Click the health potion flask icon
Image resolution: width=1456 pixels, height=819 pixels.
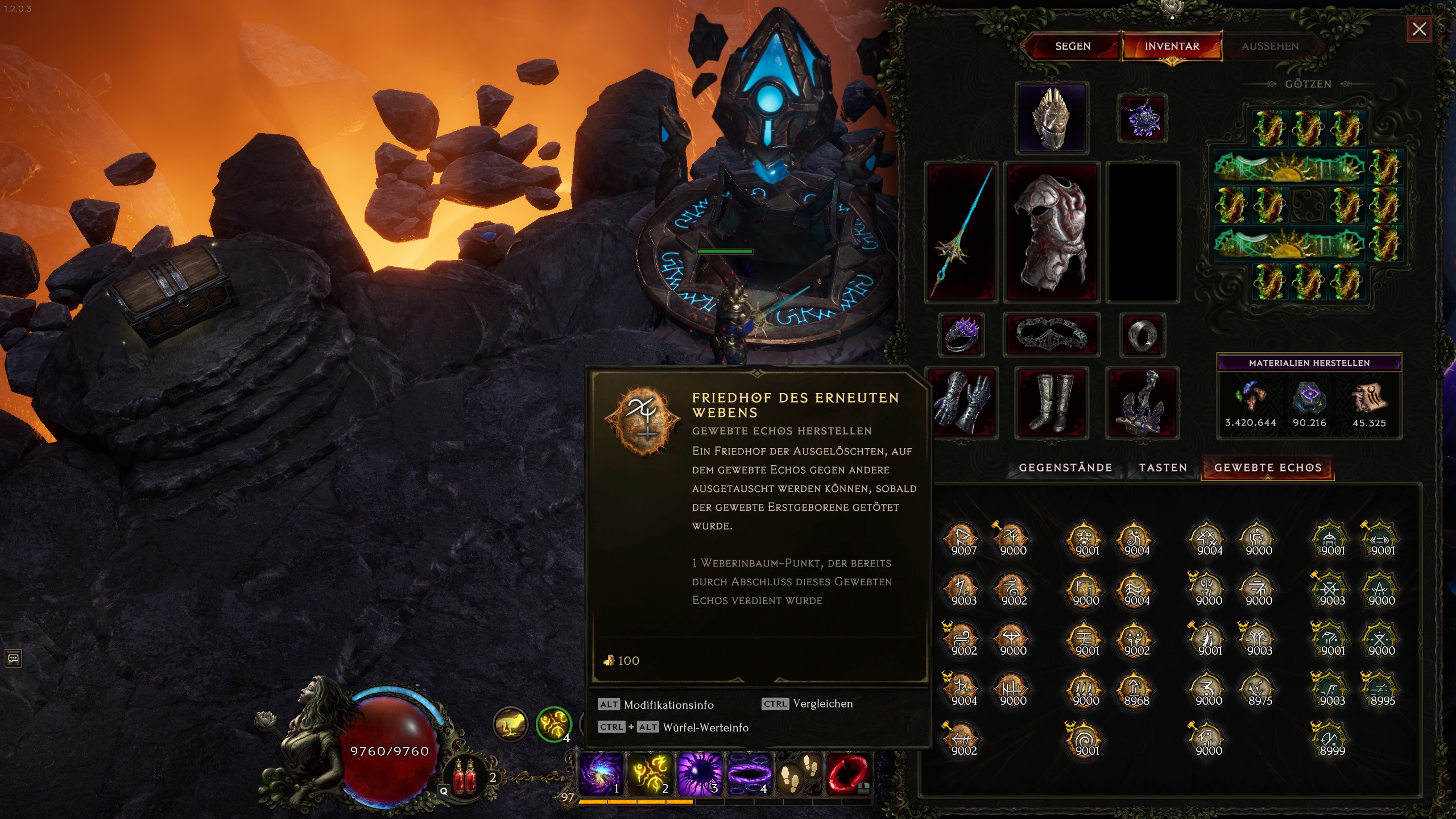click(465, 776)
